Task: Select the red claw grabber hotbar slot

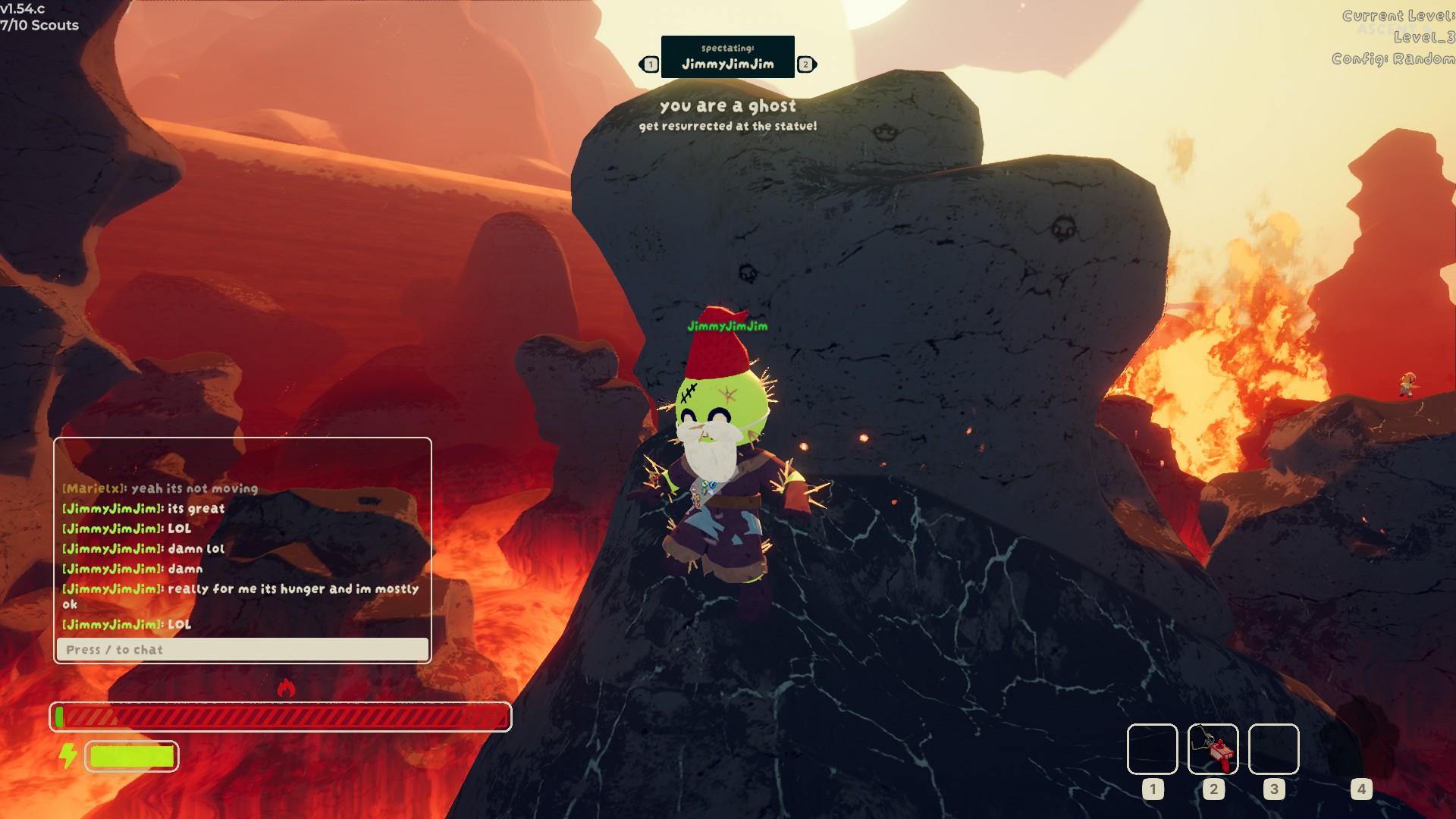Action: pyautogui.click(x=1213, y=748)
